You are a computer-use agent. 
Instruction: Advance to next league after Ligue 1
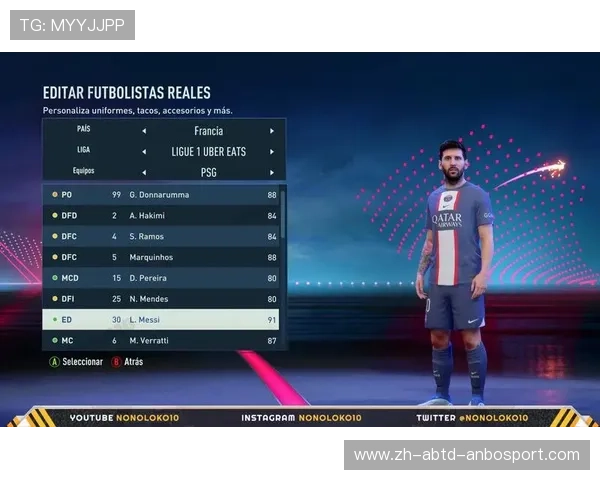click(x=271, y=152)
